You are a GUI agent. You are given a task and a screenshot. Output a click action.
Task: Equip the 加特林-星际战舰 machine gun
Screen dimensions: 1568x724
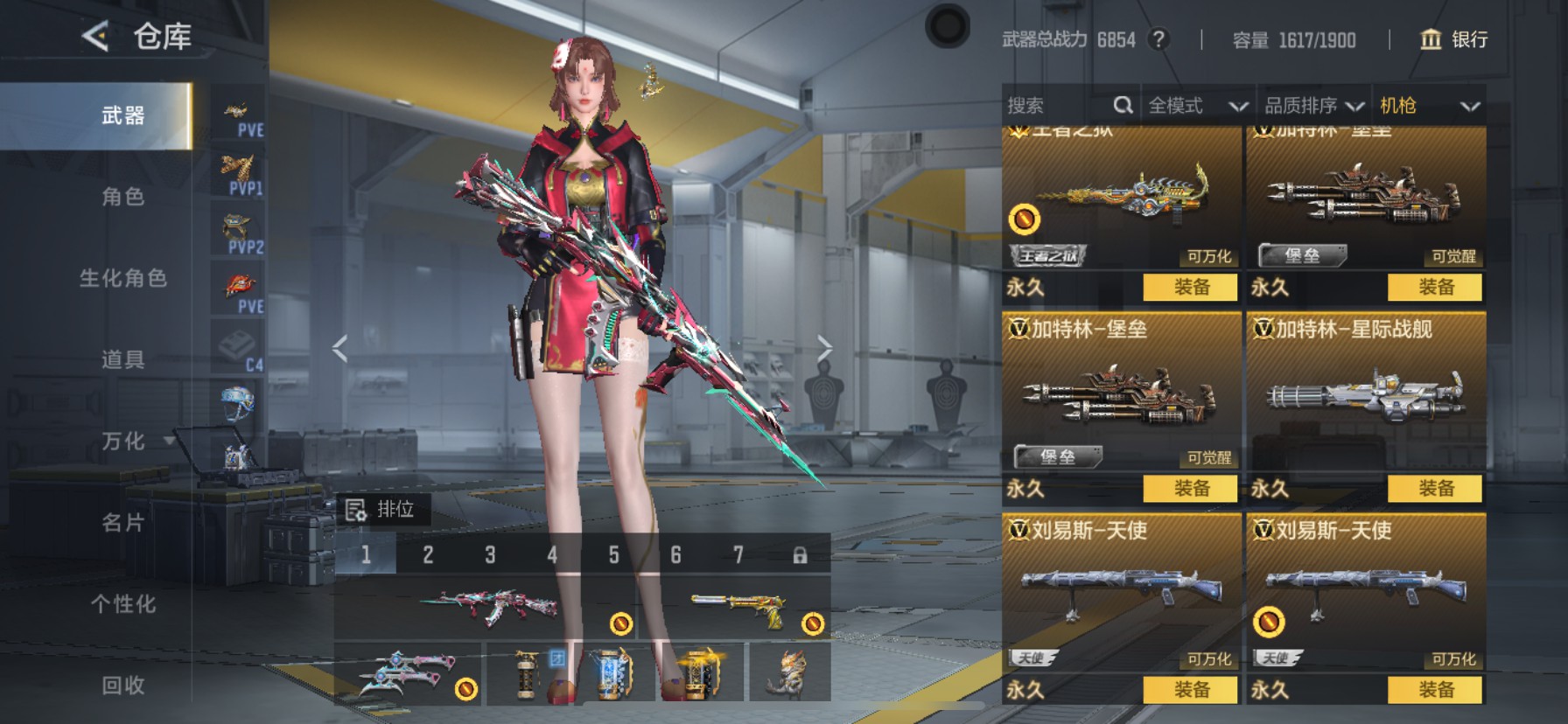[x=1435, y=488]
